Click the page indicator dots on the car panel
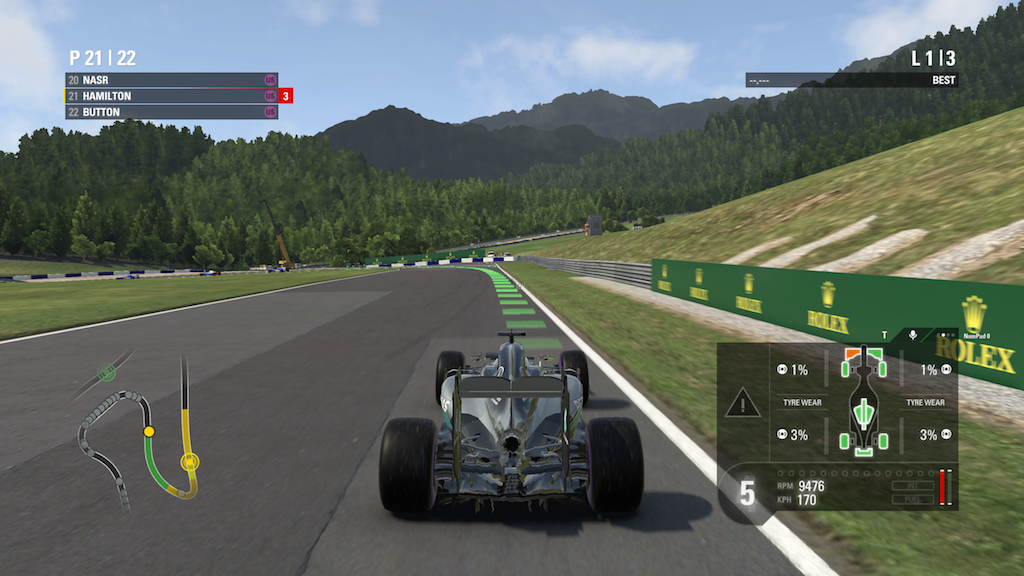 945,334
